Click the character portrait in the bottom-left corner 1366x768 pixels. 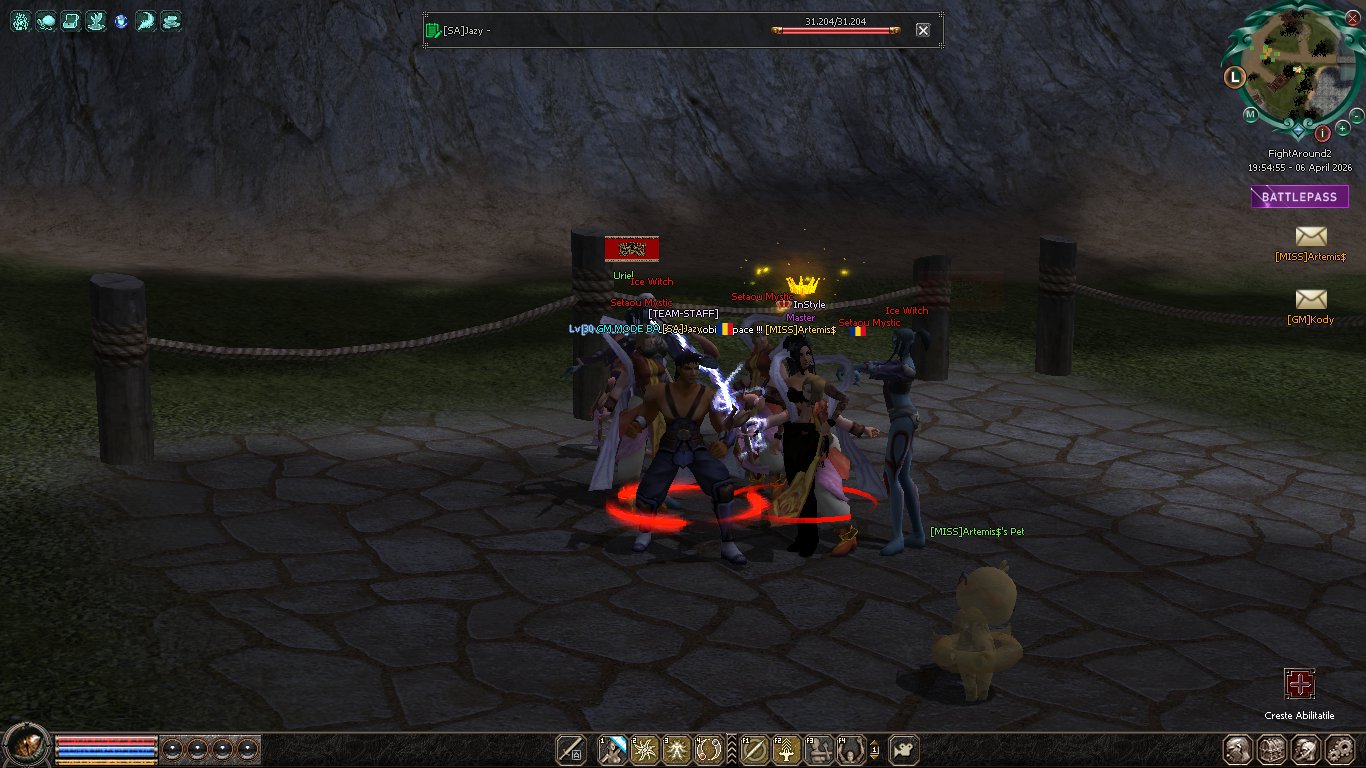(x=26, y=745)
